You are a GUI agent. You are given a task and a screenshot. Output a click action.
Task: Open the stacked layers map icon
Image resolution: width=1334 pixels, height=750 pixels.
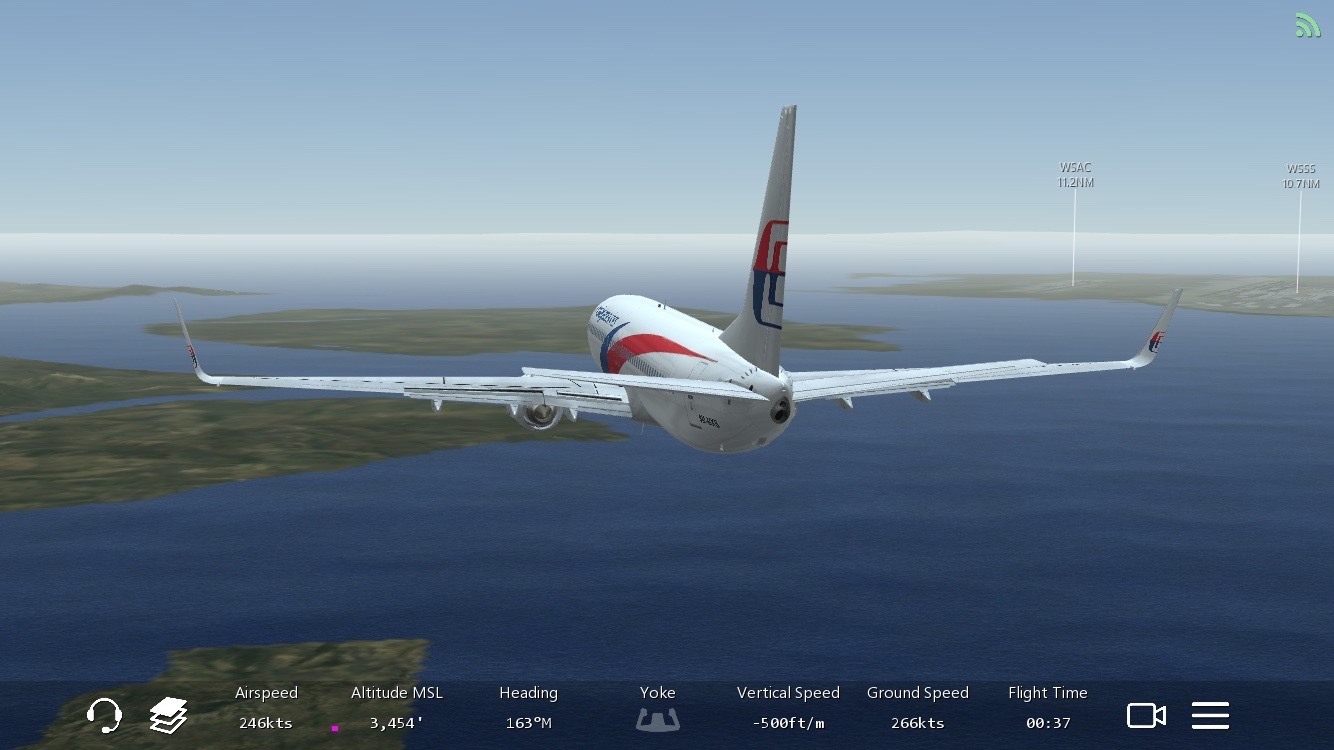point(168,715)
